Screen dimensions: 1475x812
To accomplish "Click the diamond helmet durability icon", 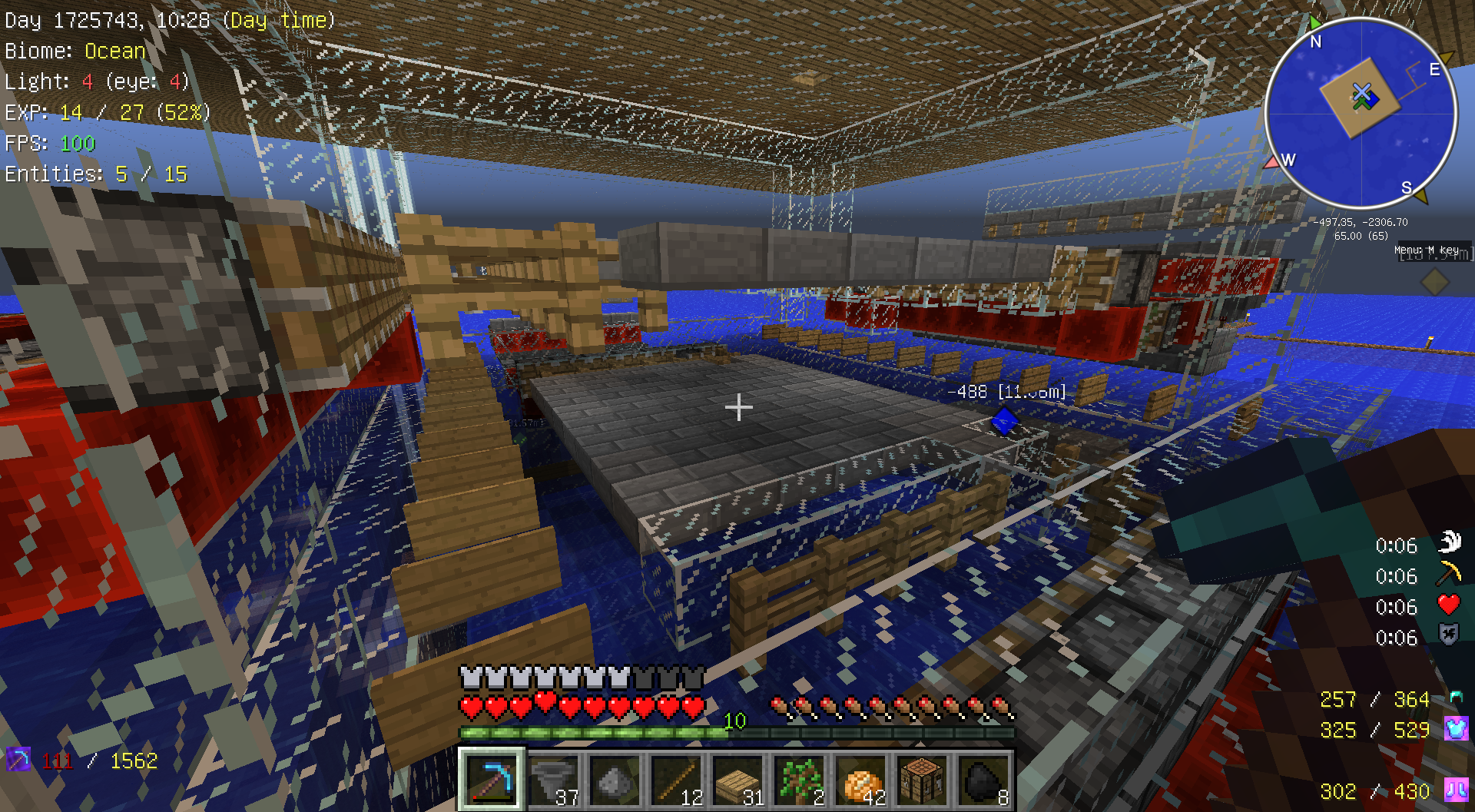I will (x=1456, y=698).
